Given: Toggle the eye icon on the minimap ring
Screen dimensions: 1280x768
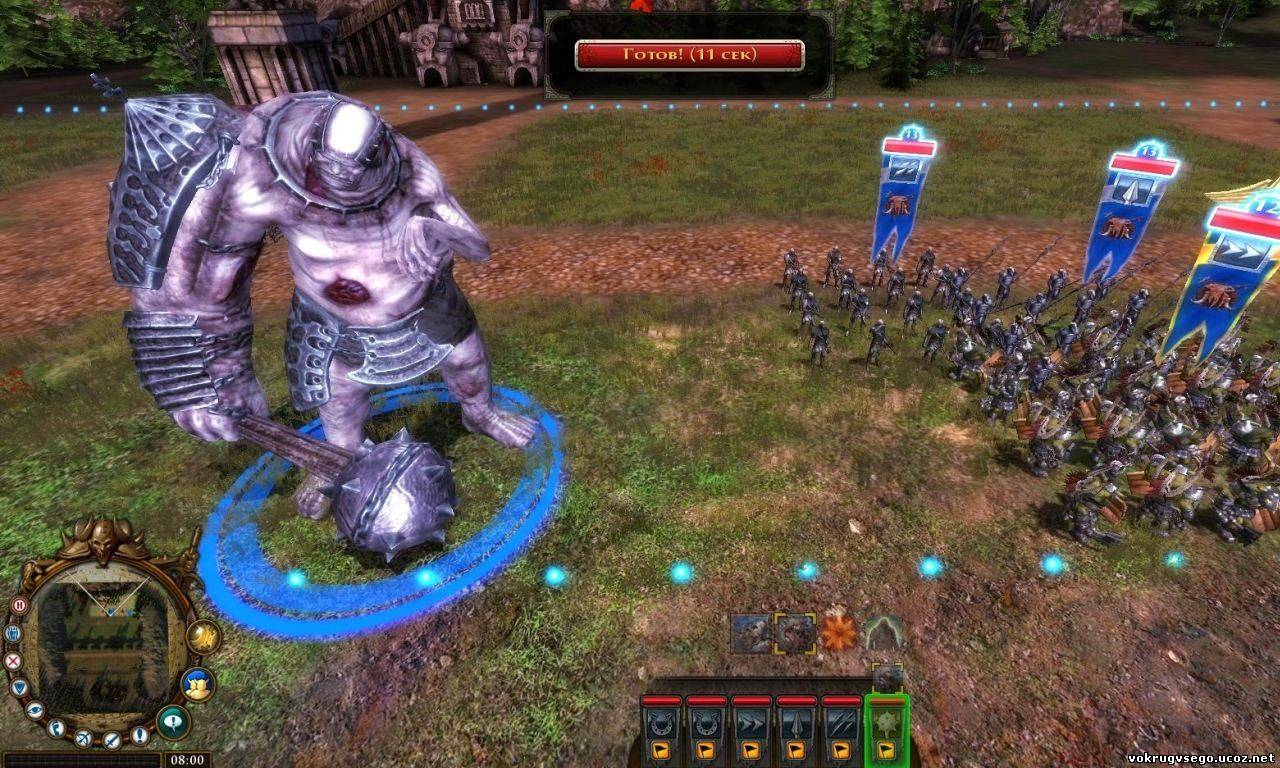Looking at the screenshot, I should point(35,710).
